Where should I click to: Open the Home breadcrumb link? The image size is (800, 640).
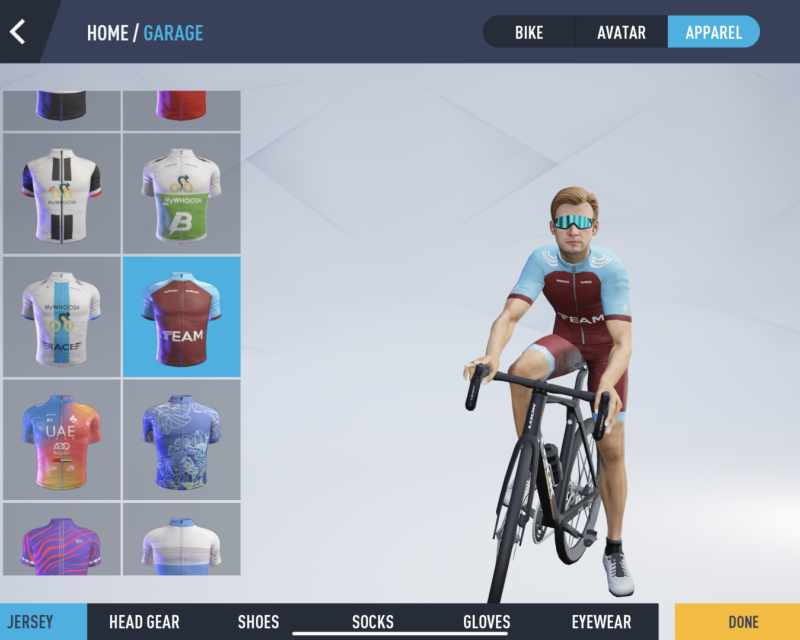[107, 33]
